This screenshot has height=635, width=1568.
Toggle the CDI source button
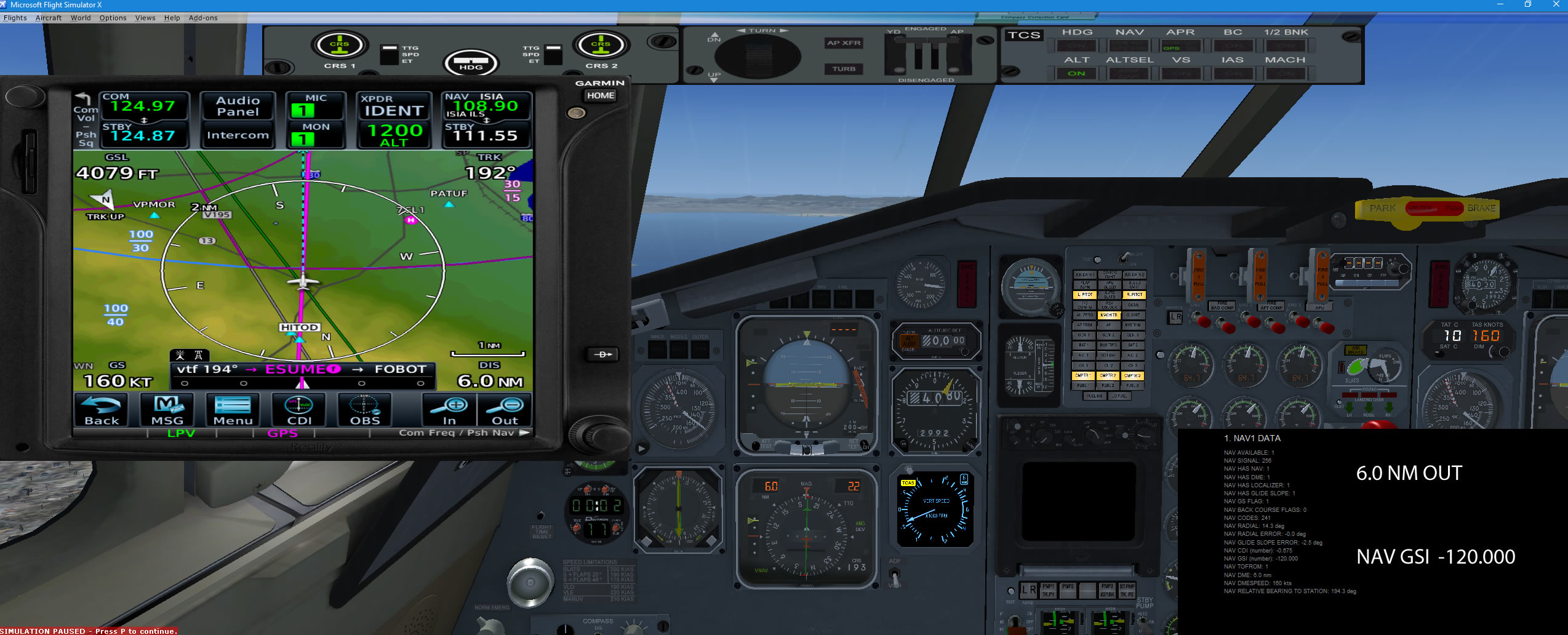pyautogui.click(x=299, y=410)
